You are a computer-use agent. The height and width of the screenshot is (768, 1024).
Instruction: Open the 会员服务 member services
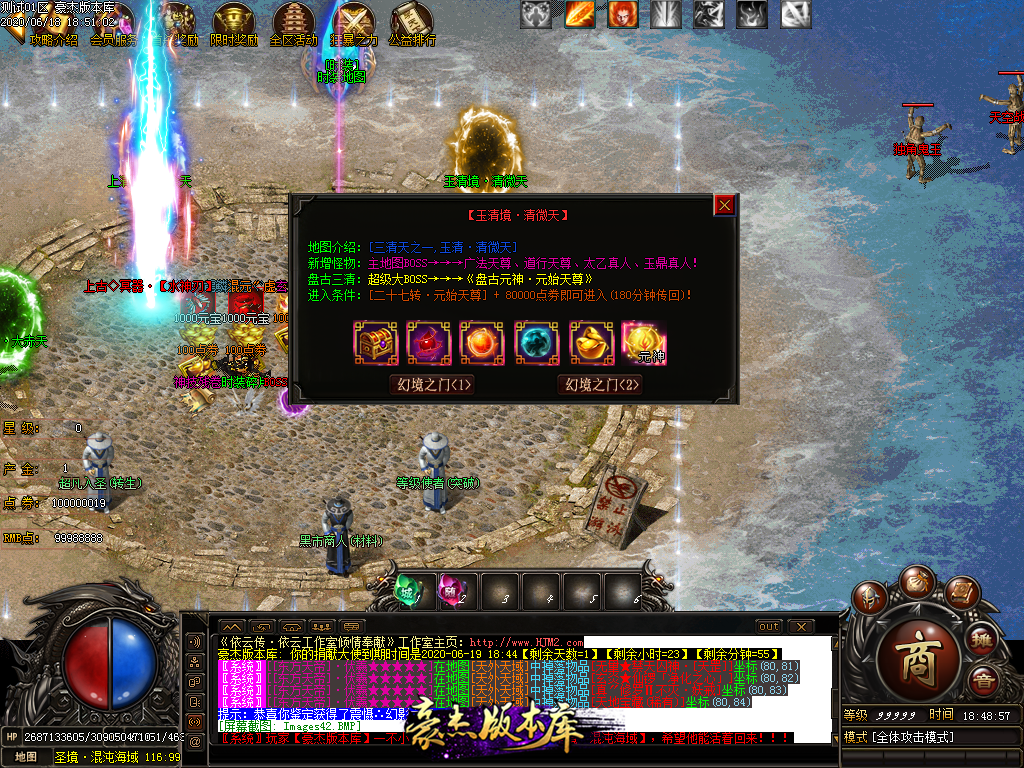point(113,24)
